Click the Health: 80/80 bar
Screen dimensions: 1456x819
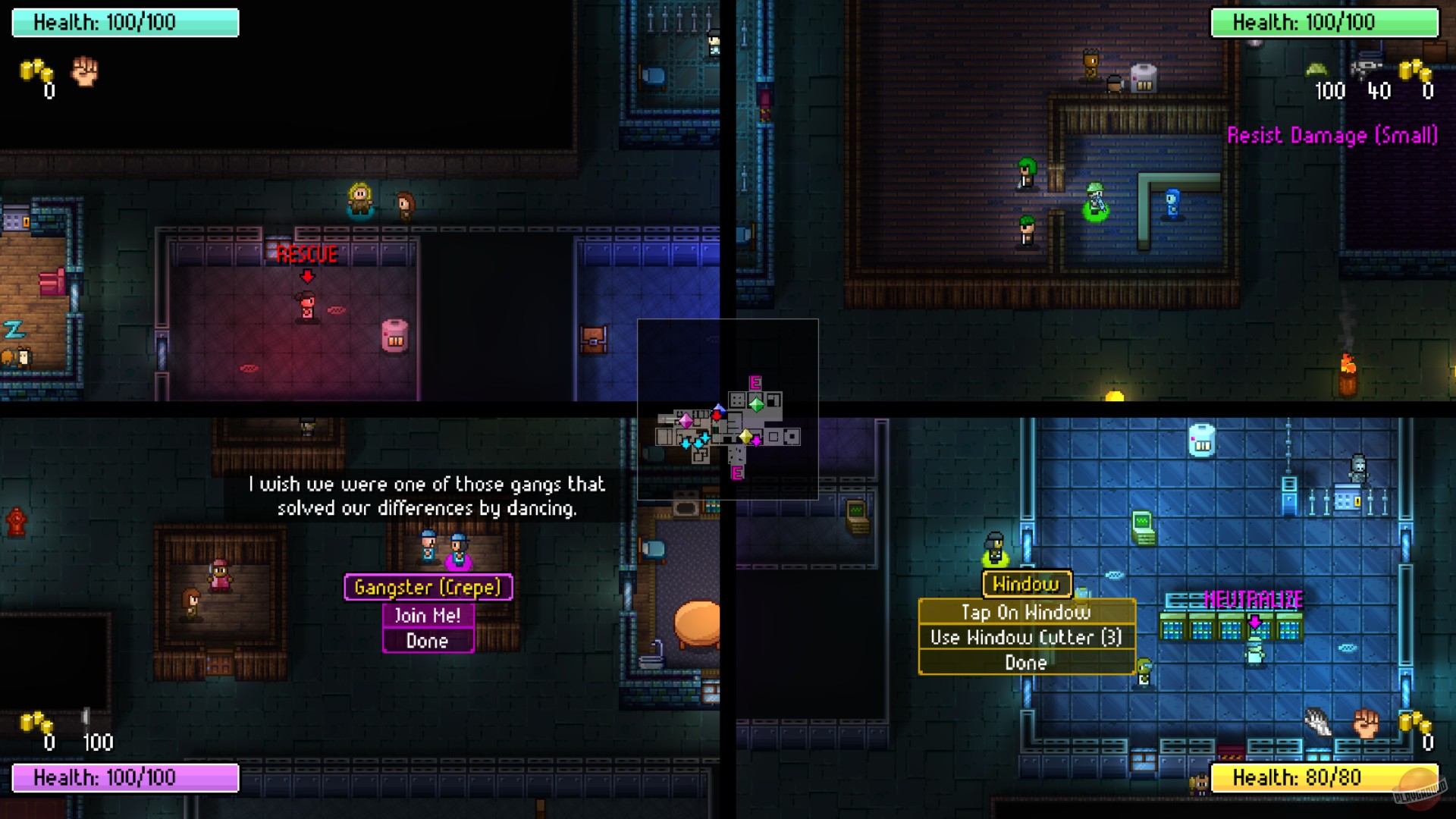(1323, 778)
